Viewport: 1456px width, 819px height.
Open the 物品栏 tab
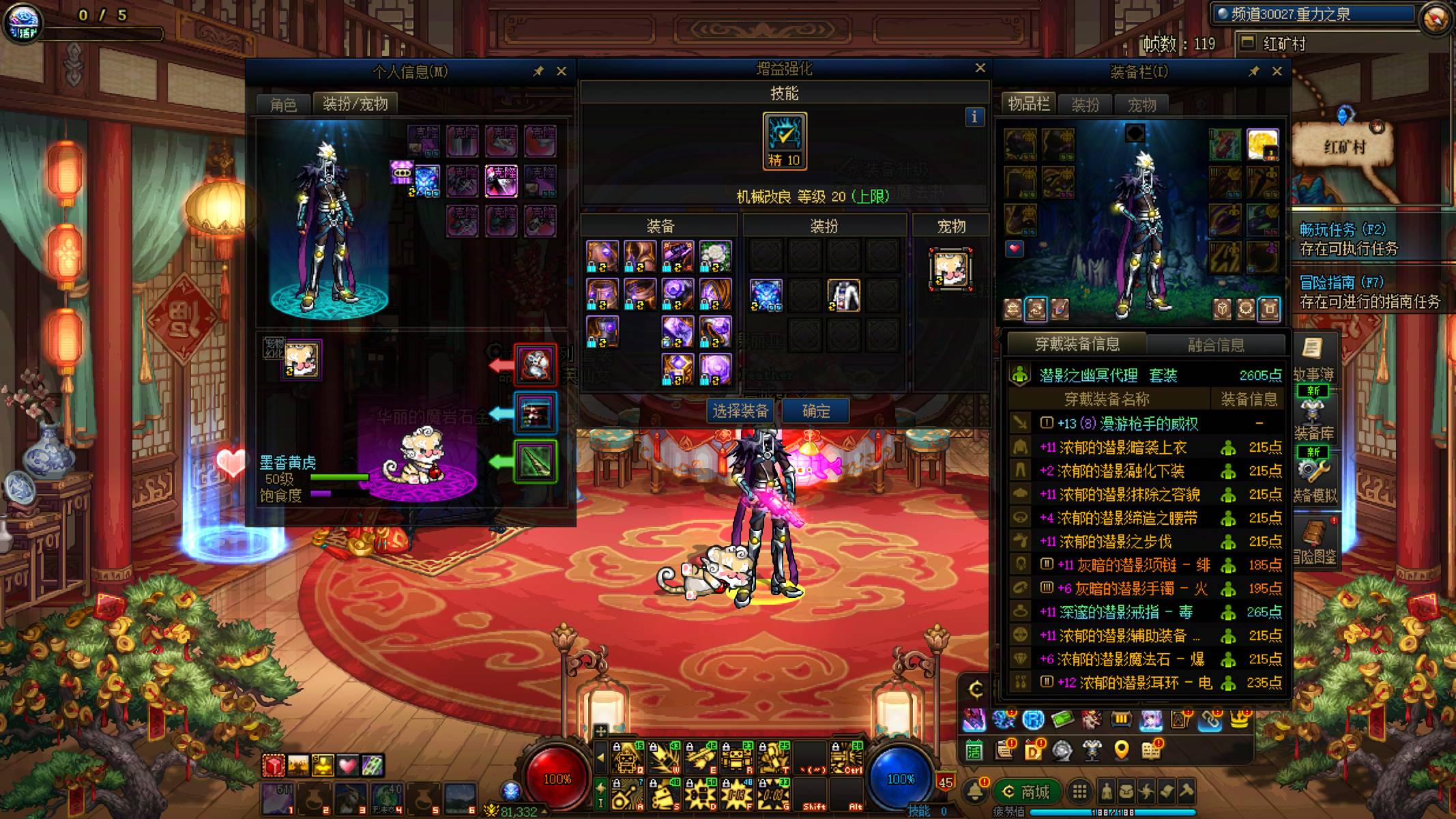point(1029,104)
